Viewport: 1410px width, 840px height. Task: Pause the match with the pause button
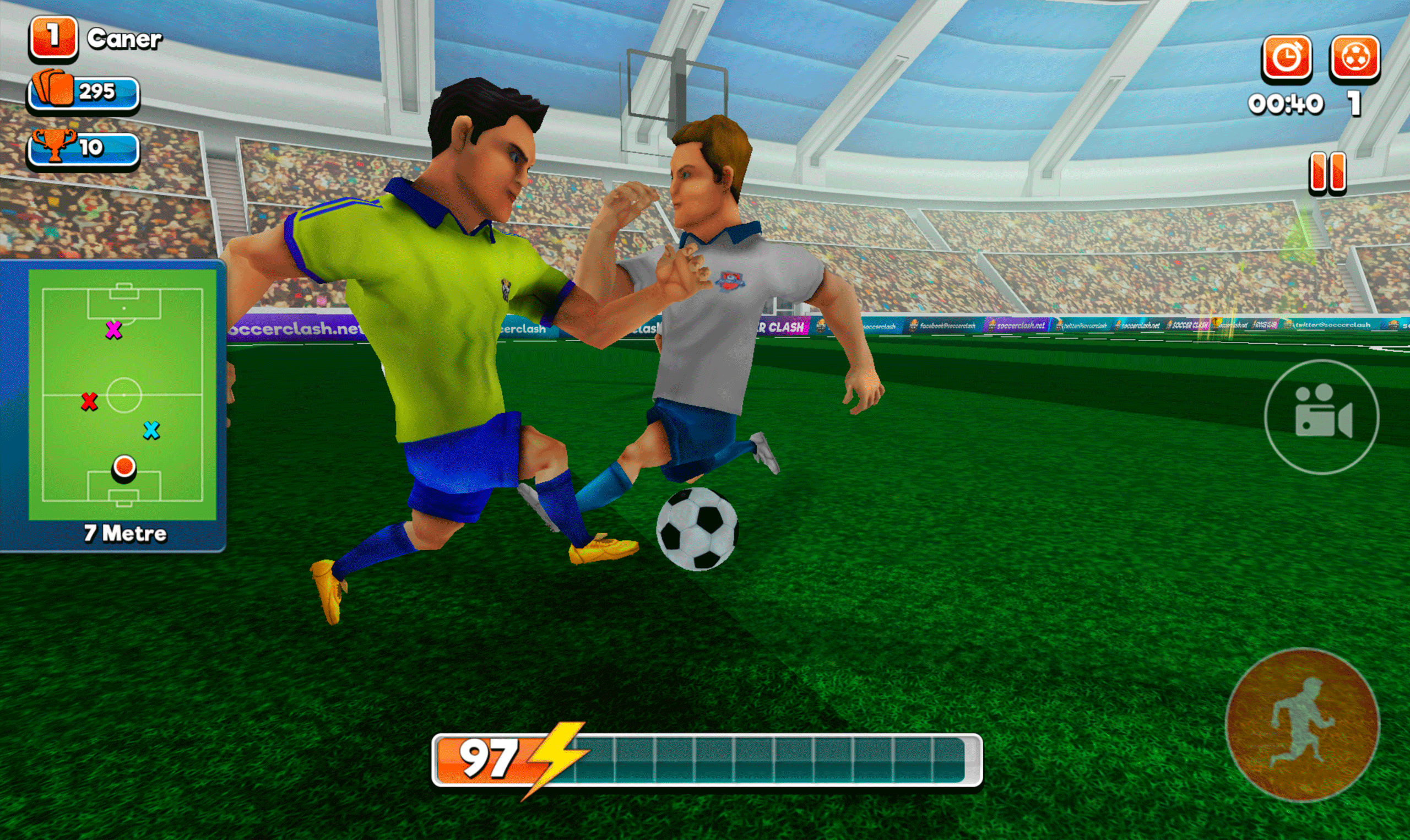pos(1327,171)
